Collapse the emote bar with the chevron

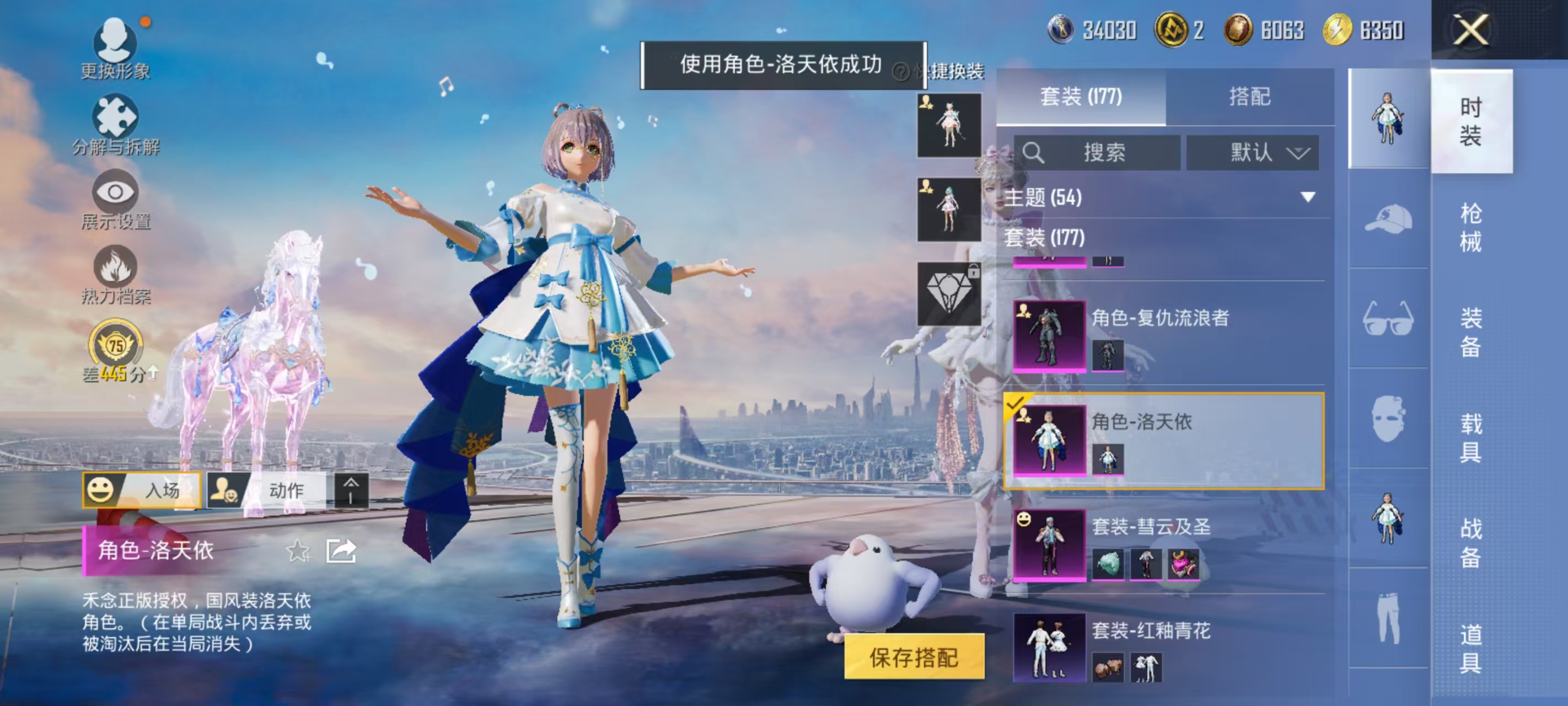(x=350, y=489)
